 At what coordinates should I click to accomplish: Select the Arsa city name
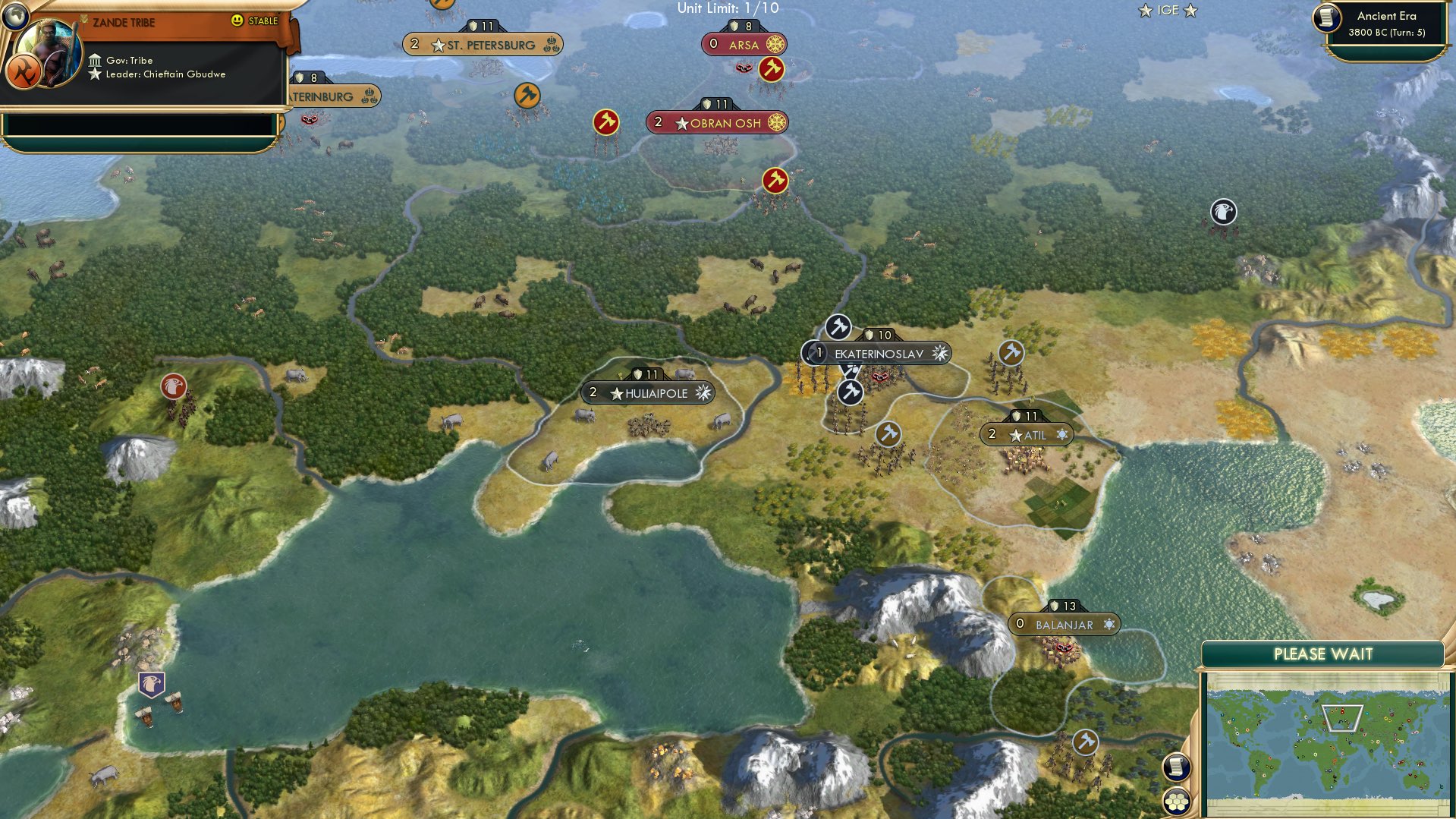[744, 44]
